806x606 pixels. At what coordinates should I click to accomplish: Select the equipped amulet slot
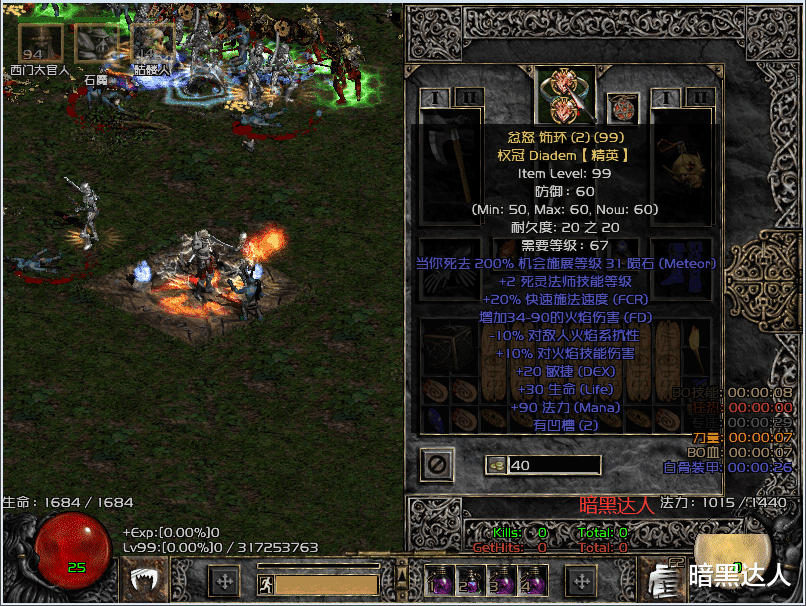click(622, 108)
